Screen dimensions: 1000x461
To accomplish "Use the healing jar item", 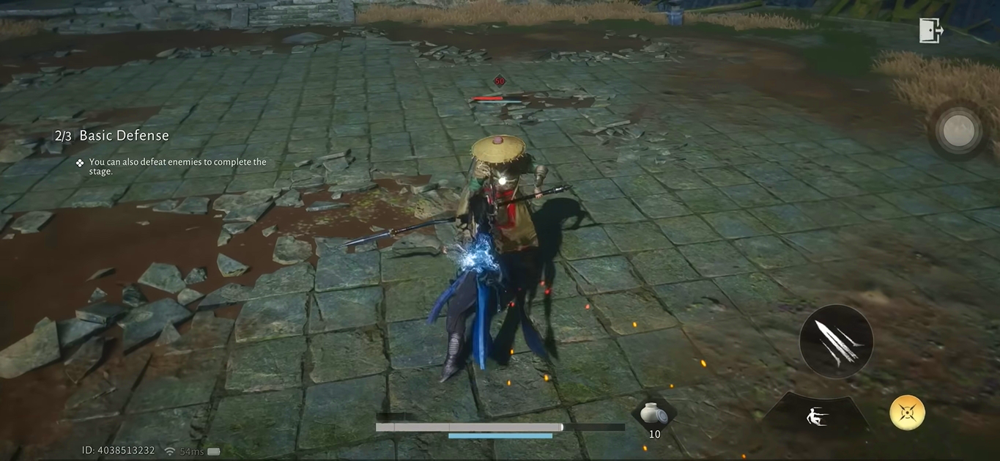I will coord(654,412).
